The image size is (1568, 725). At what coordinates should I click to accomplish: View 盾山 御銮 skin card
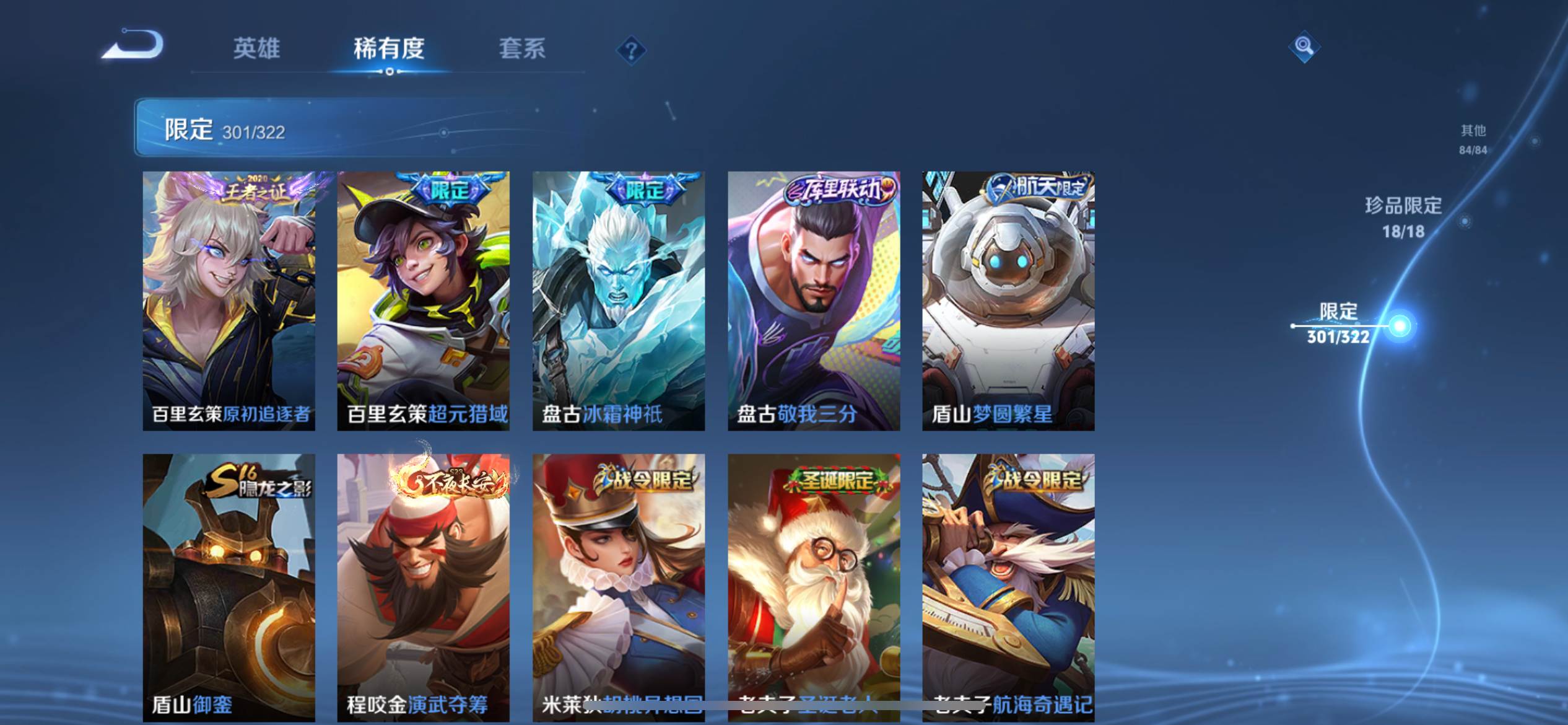(x=229, y=587)
